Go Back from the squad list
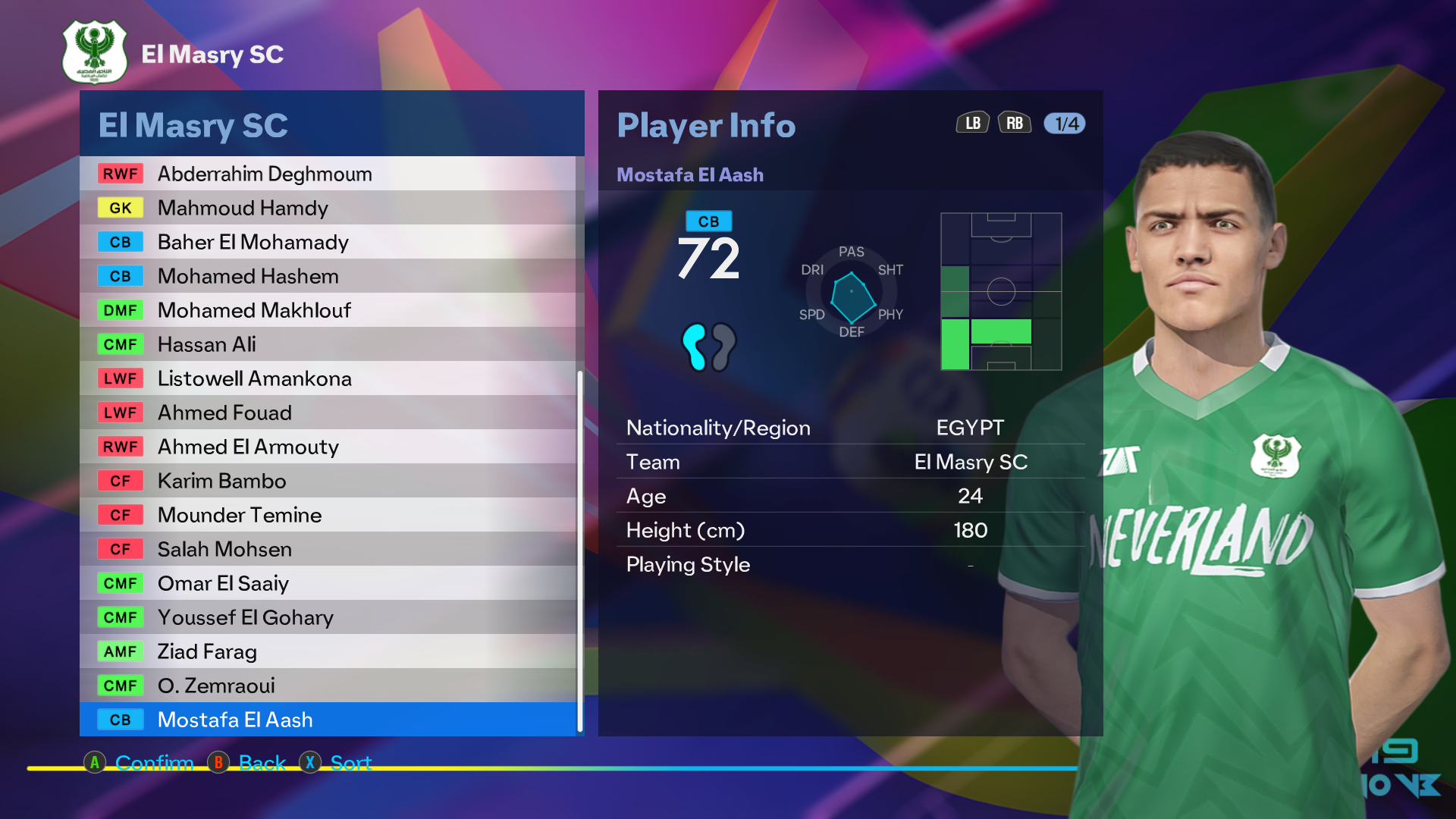 pyautogui.click(x=248, y=762)
